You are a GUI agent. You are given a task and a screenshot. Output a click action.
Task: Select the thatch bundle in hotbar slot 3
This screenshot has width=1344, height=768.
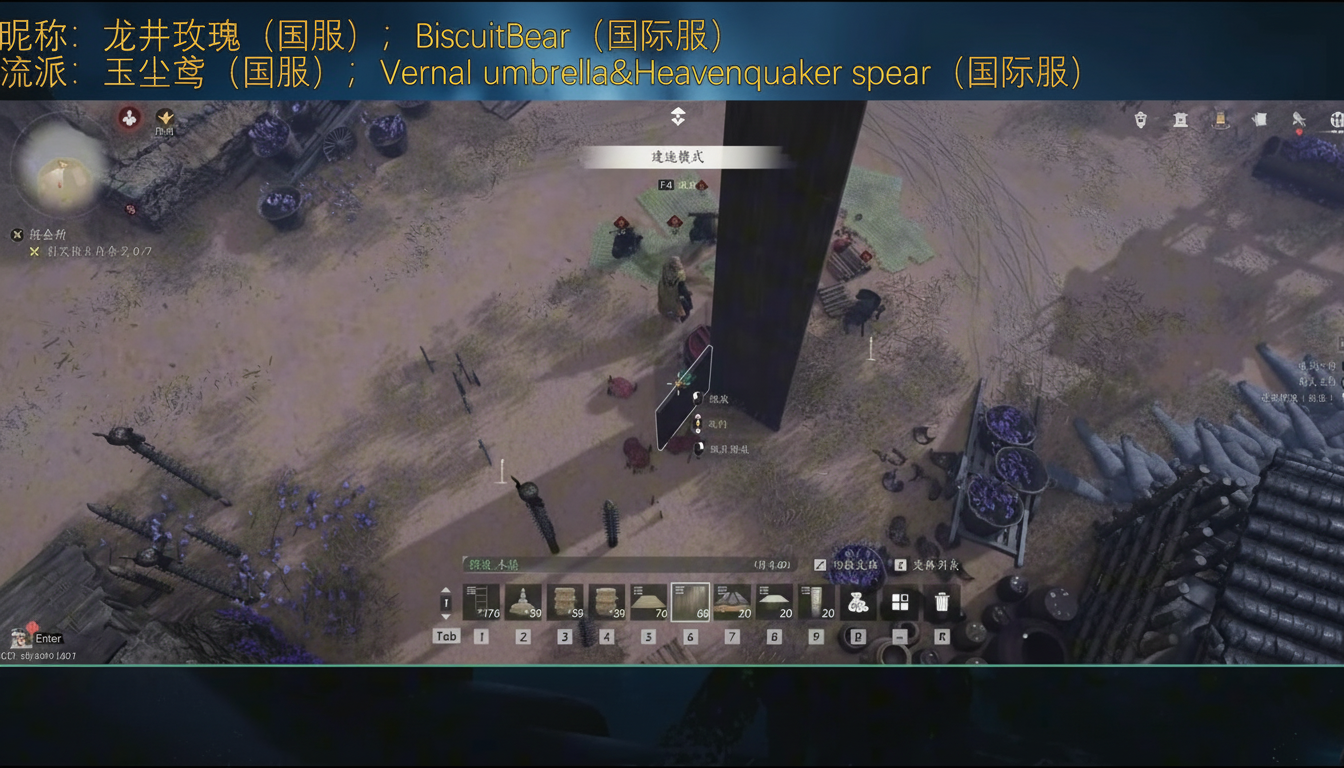565,600
